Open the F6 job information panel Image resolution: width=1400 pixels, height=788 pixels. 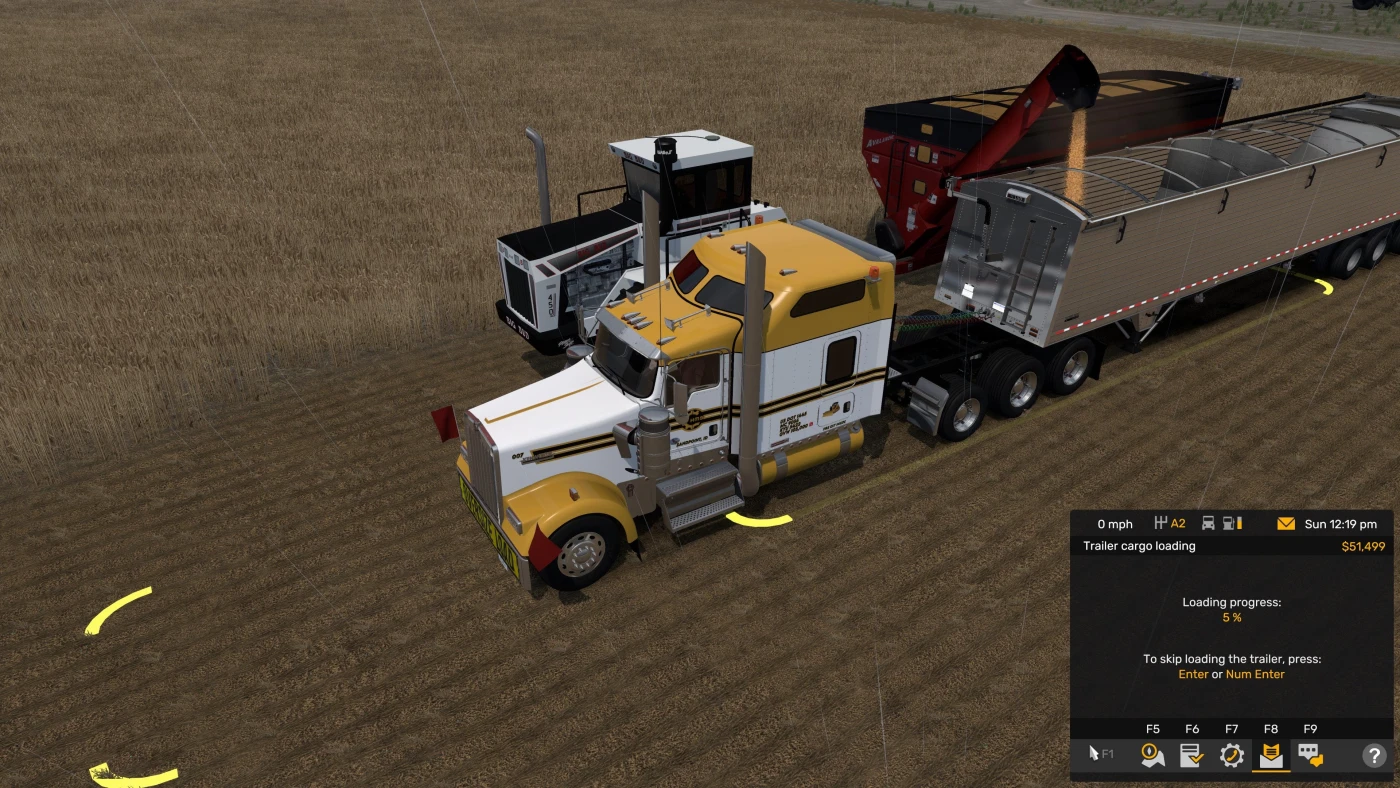pos(1190,755)
